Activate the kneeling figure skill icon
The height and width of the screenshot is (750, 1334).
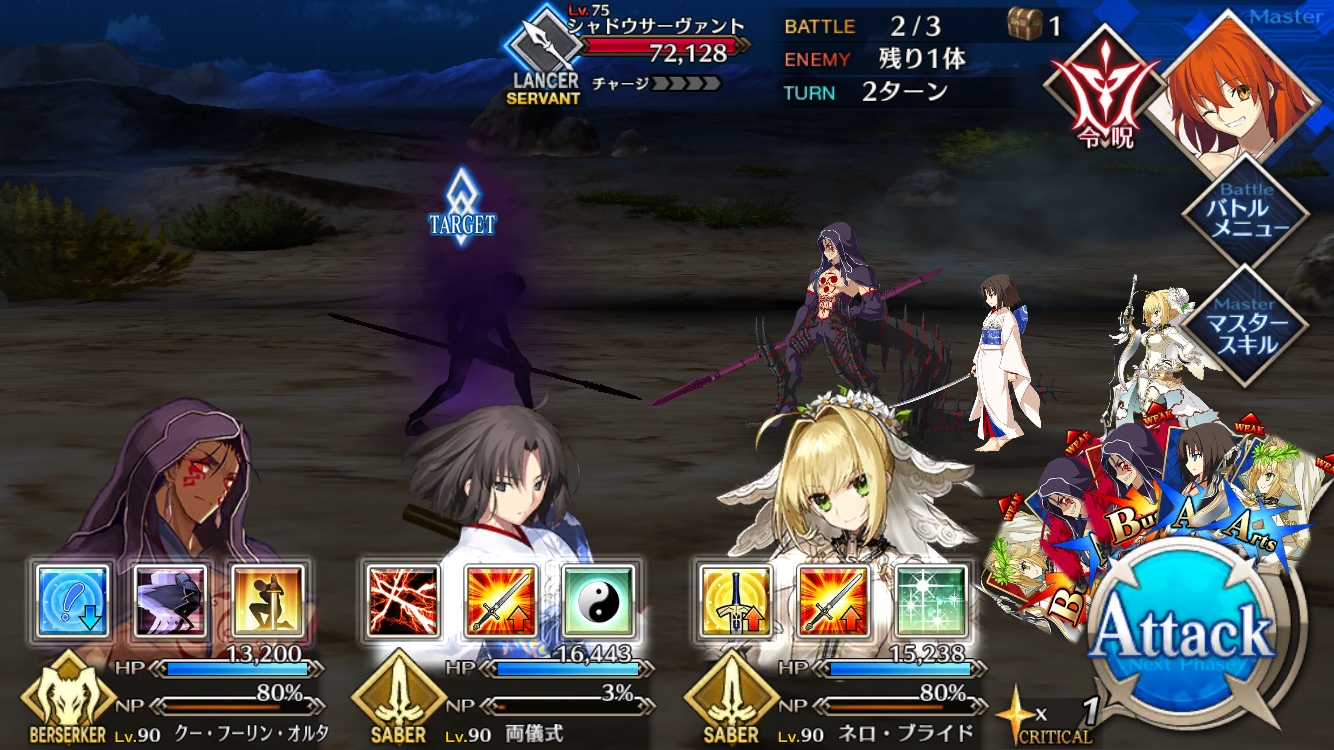coord(269,601)
